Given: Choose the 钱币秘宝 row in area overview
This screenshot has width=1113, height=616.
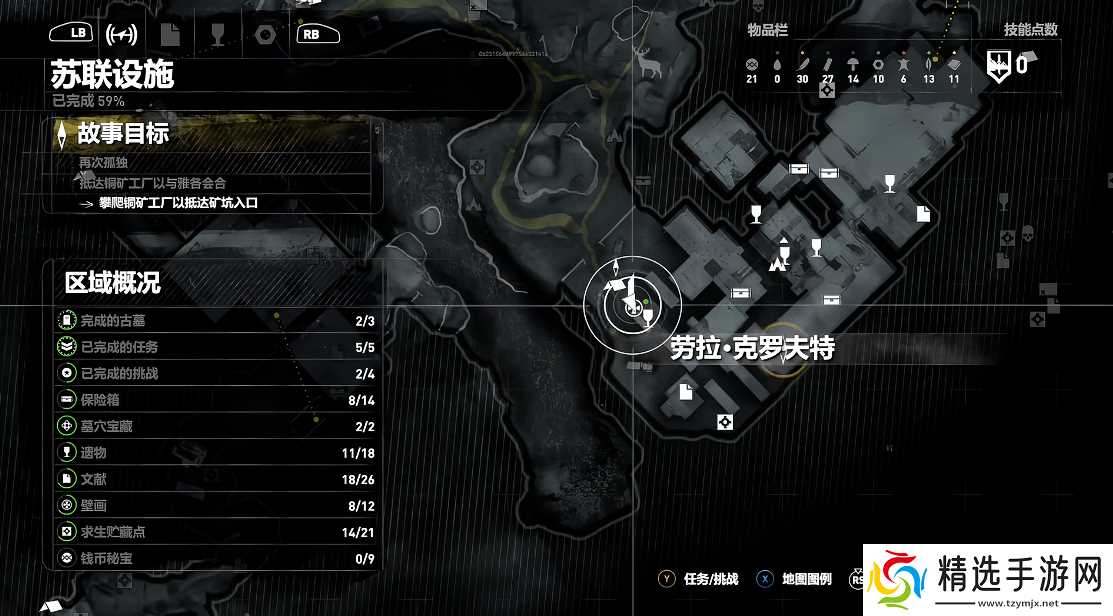Looking at the screenshot, I should pos(216,557).
